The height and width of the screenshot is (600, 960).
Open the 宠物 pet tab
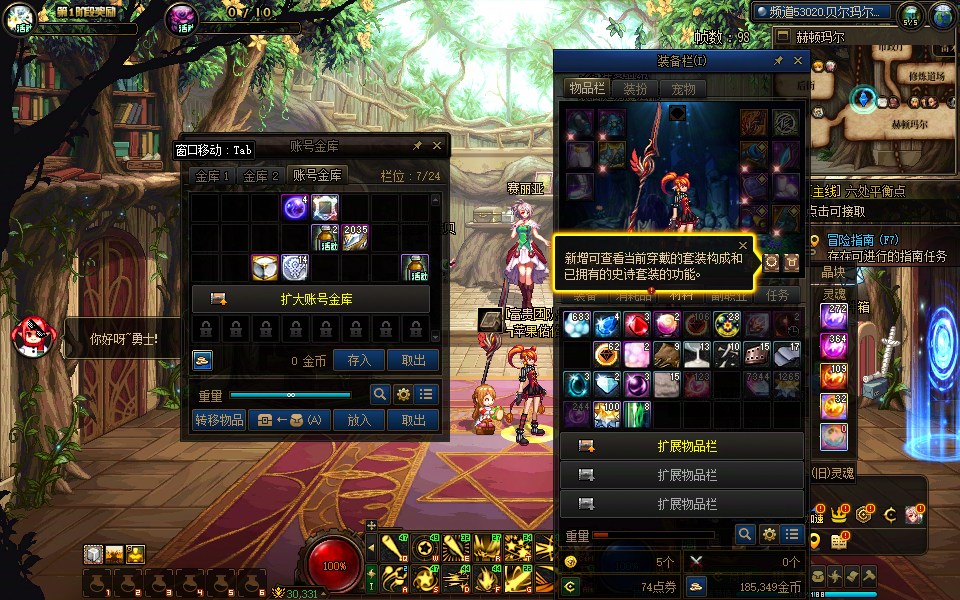(683, 88)
